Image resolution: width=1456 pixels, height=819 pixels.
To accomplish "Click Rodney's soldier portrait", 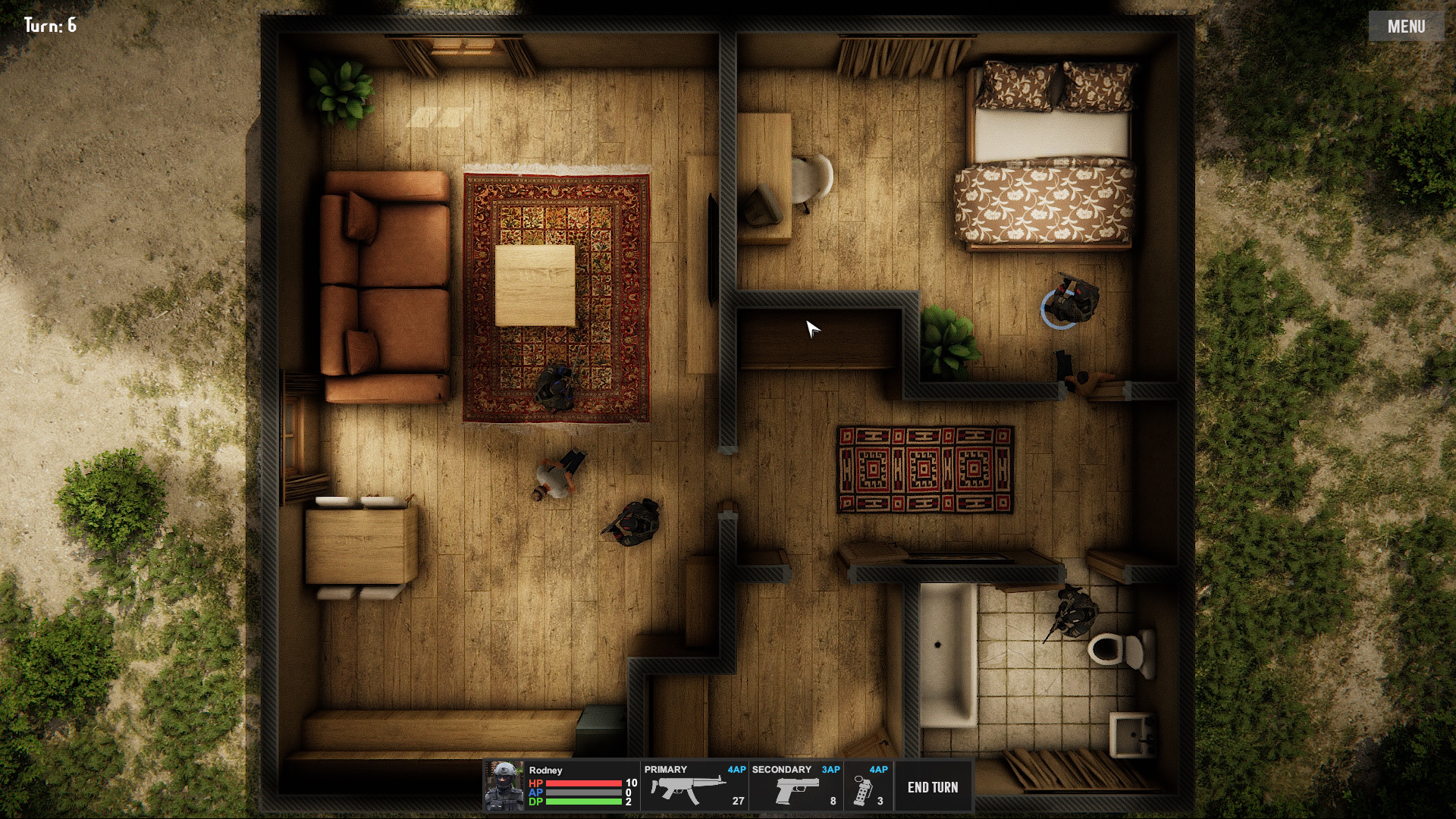I will coord(504,786).
